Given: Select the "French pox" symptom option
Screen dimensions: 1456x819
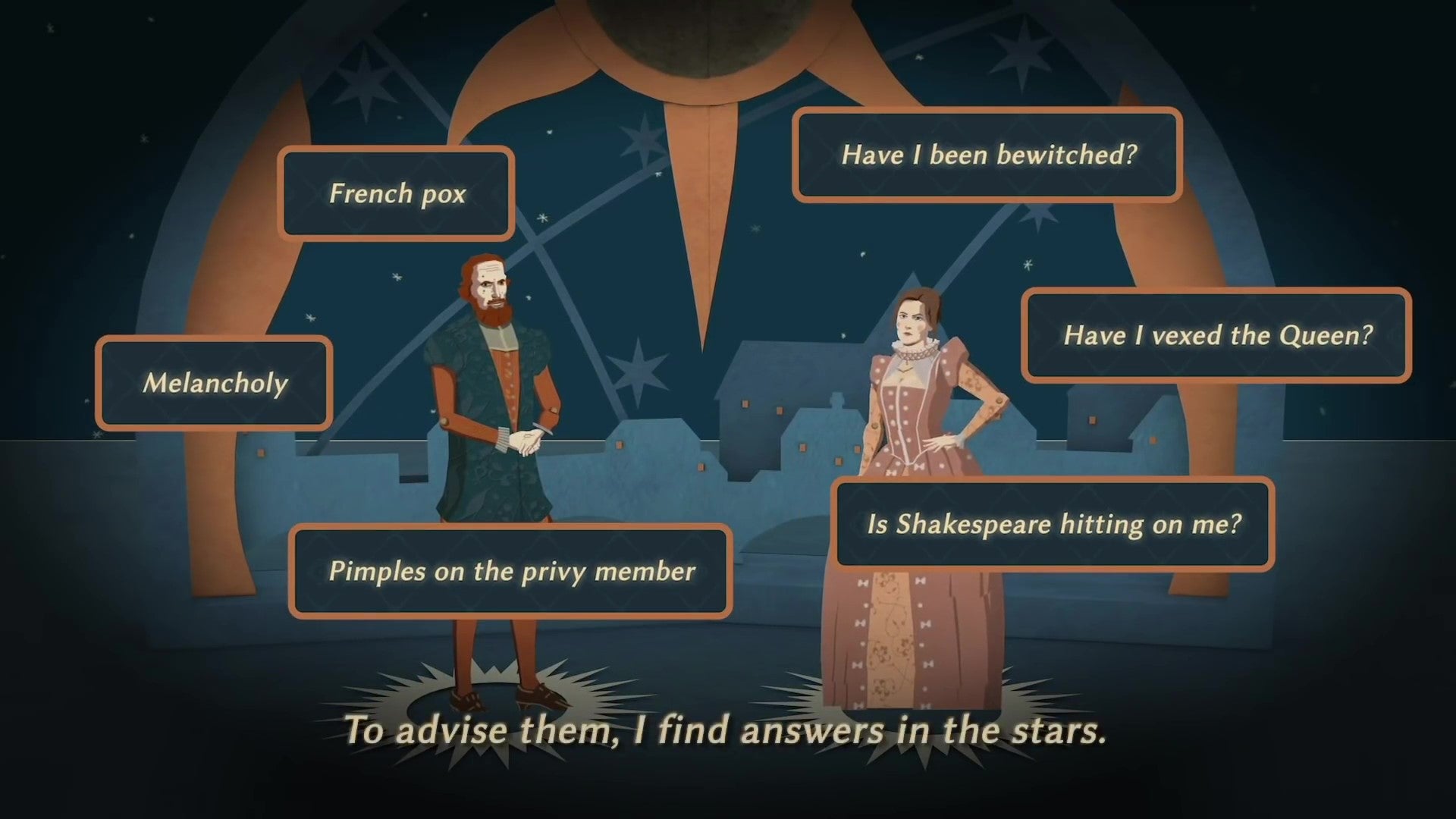Looking at the screenshot, I should (x=397, y=194).
